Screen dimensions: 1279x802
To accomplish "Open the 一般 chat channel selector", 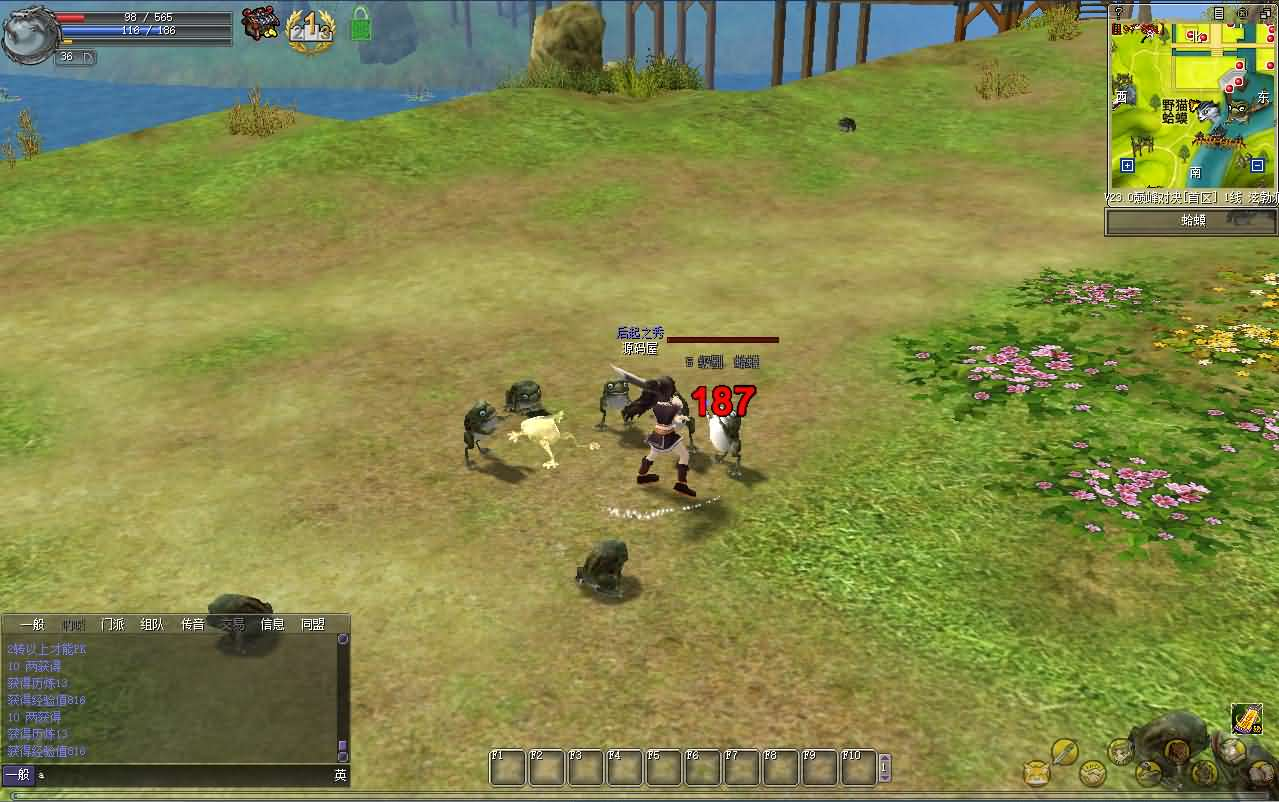I will click(x=17, y=775).
